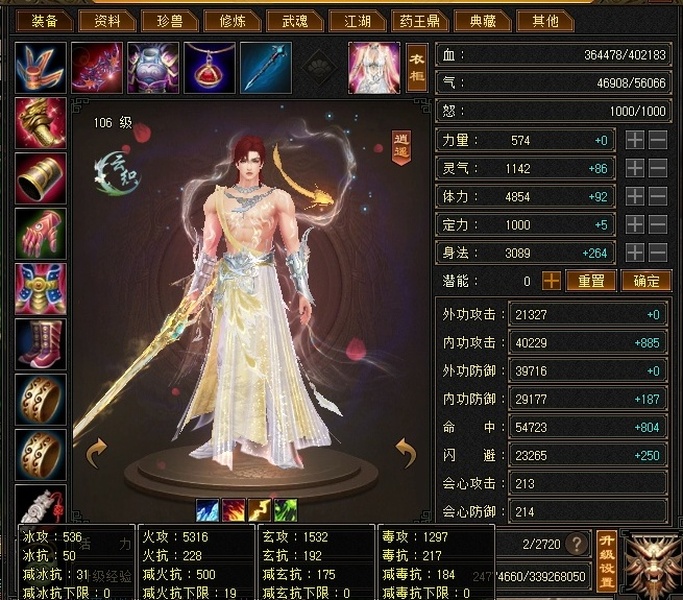Image resolution: width=683 pixels, height=600 pixels.
Task: Select the 其他 tab
Action: coord(545,21)
